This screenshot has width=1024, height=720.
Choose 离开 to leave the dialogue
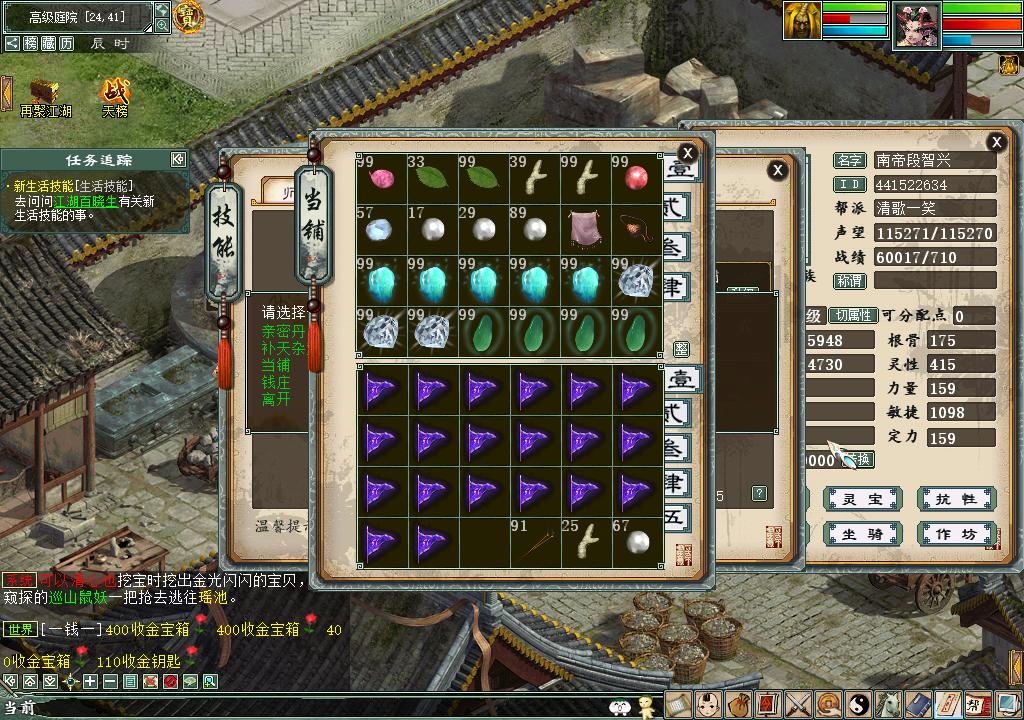(x=276, y=399)
